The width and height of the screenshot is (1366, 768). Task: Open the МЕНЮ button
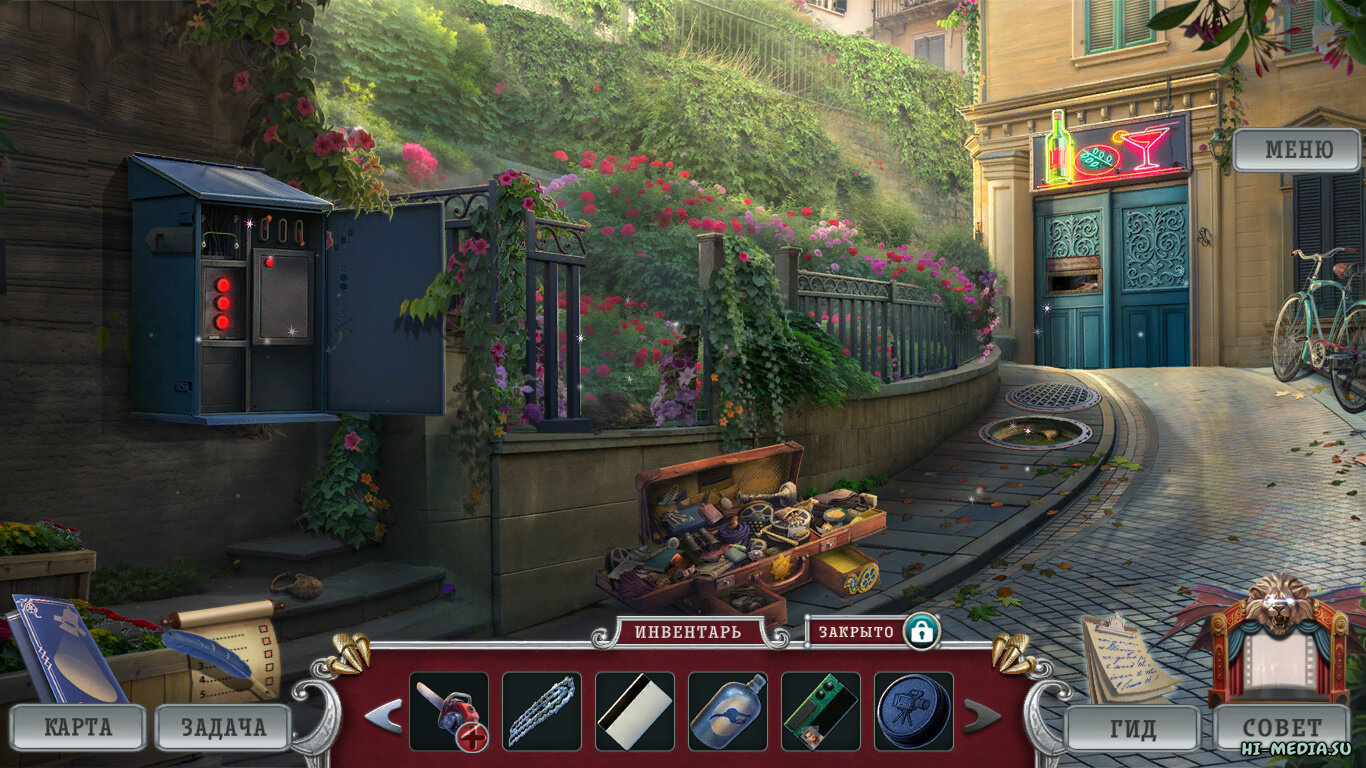(x=1297, y=151)
